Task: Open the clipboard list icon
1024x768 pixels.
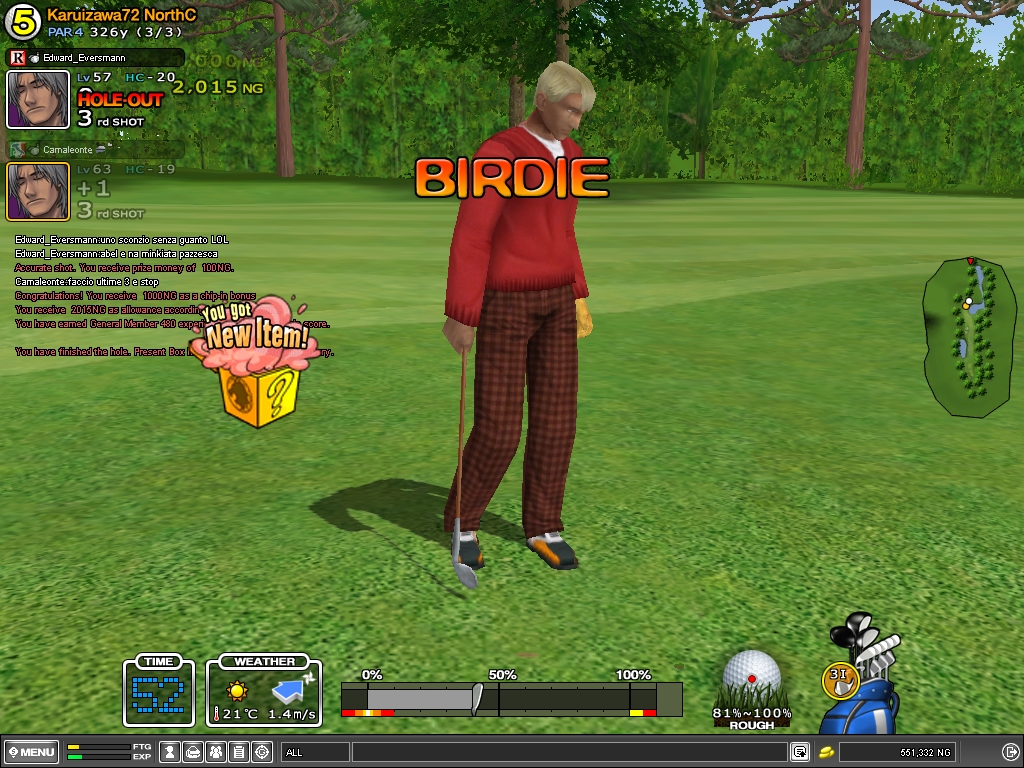Action: point(239,752)
